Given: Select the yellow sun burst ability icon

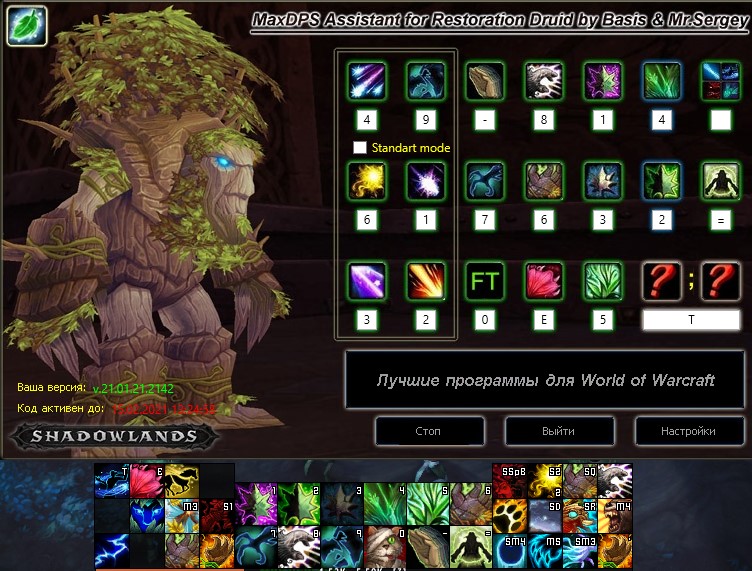Looking at the screenshot, I should pos(367,182).
